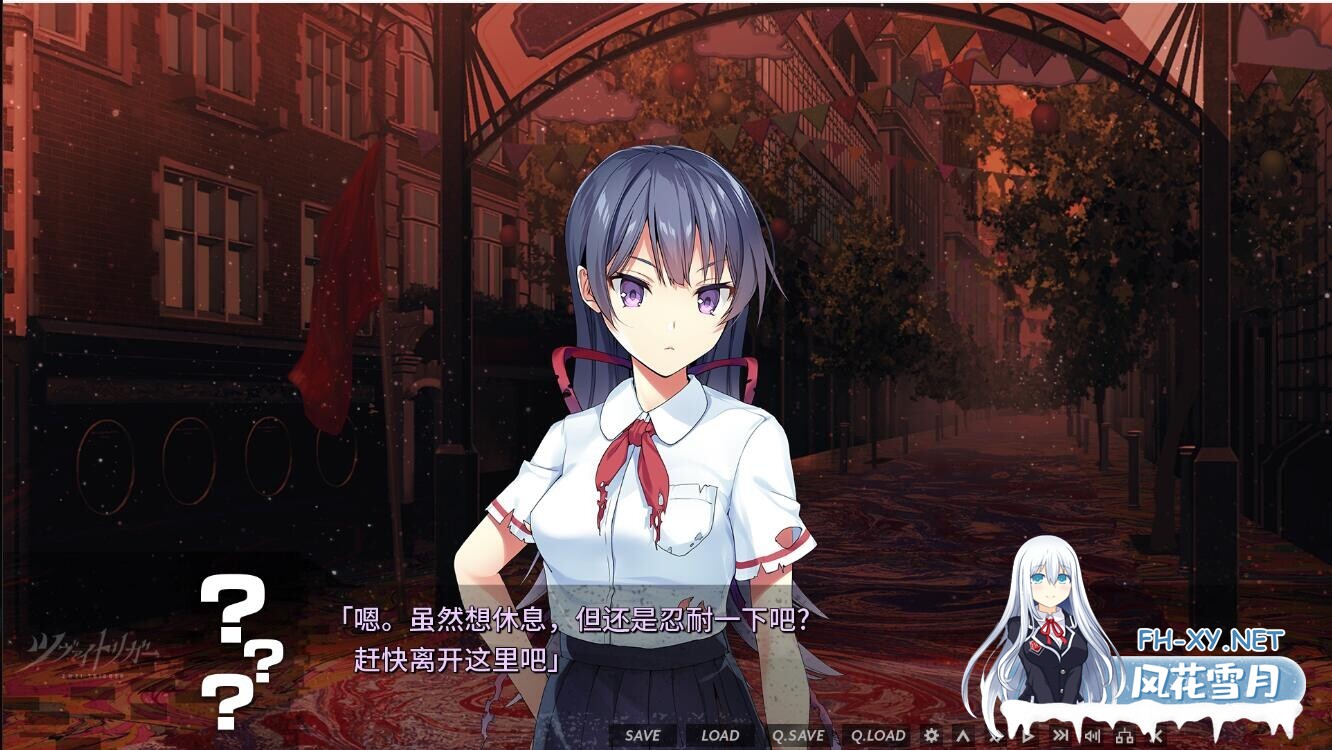Start fast-forward with the double-arrow skip icon
Screen dimensions: 1332x750
pyautogui.click(x=1060, y=737)
